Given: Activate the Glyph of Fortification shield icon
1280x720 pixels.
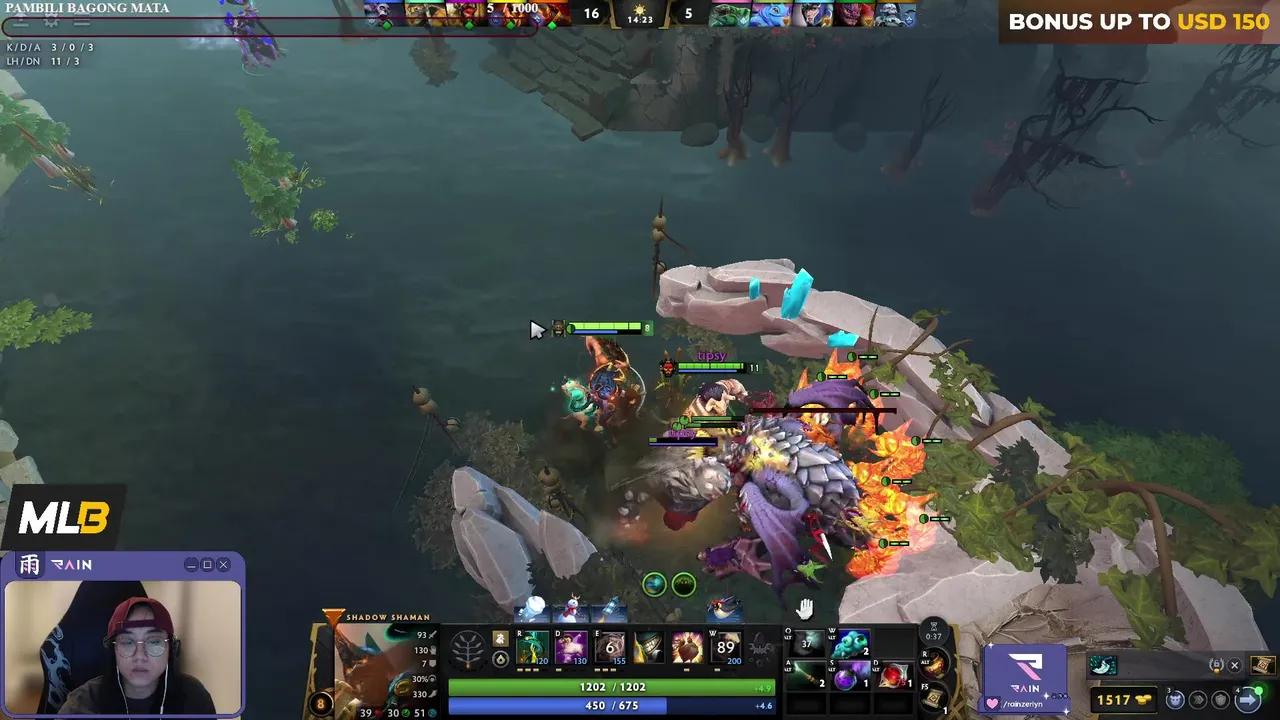Looking at the screenshot, I should tap(1220, 700).
